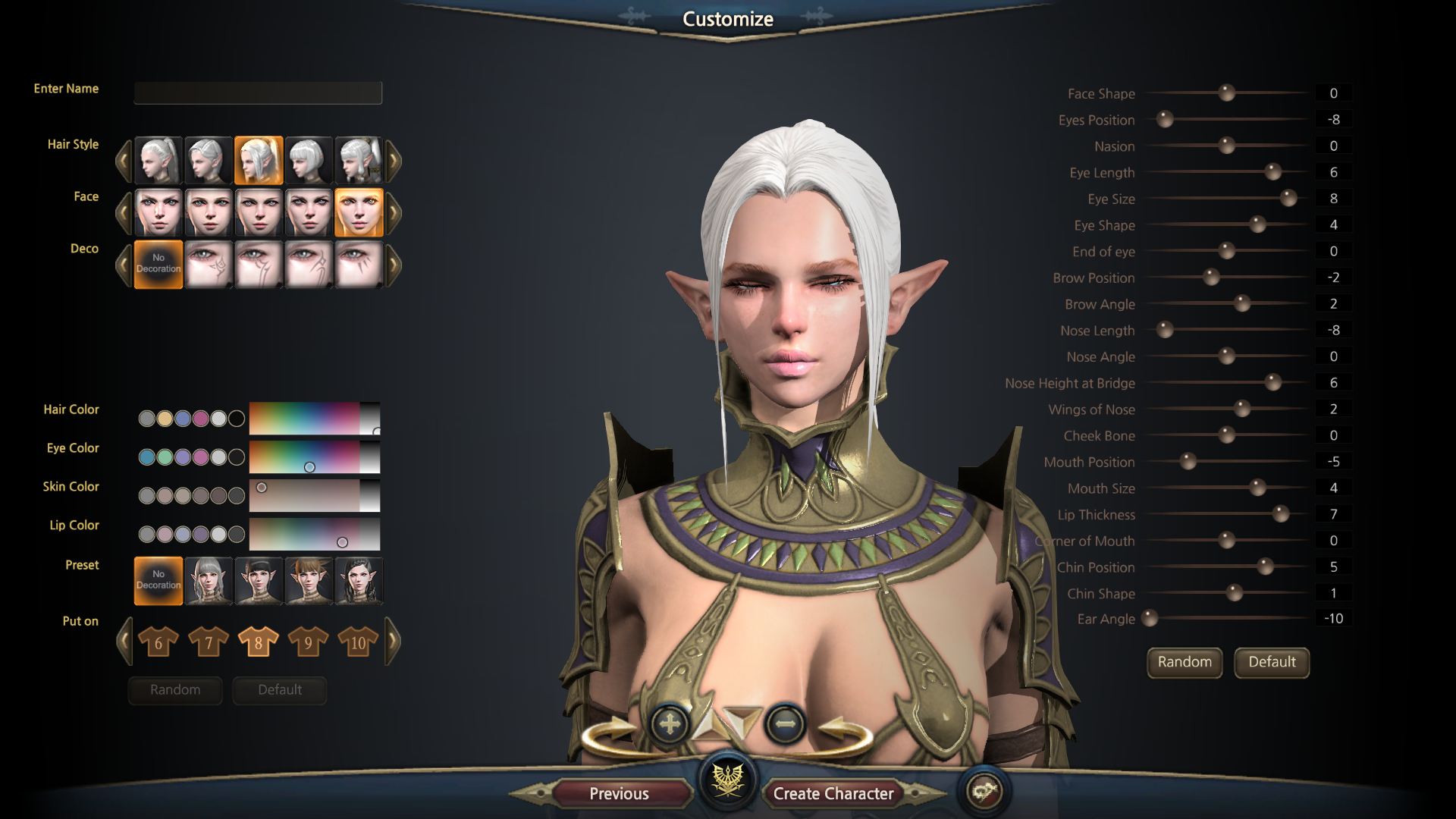Select the highlighted ponytail hair style thumbnail

tap(259, 160)
